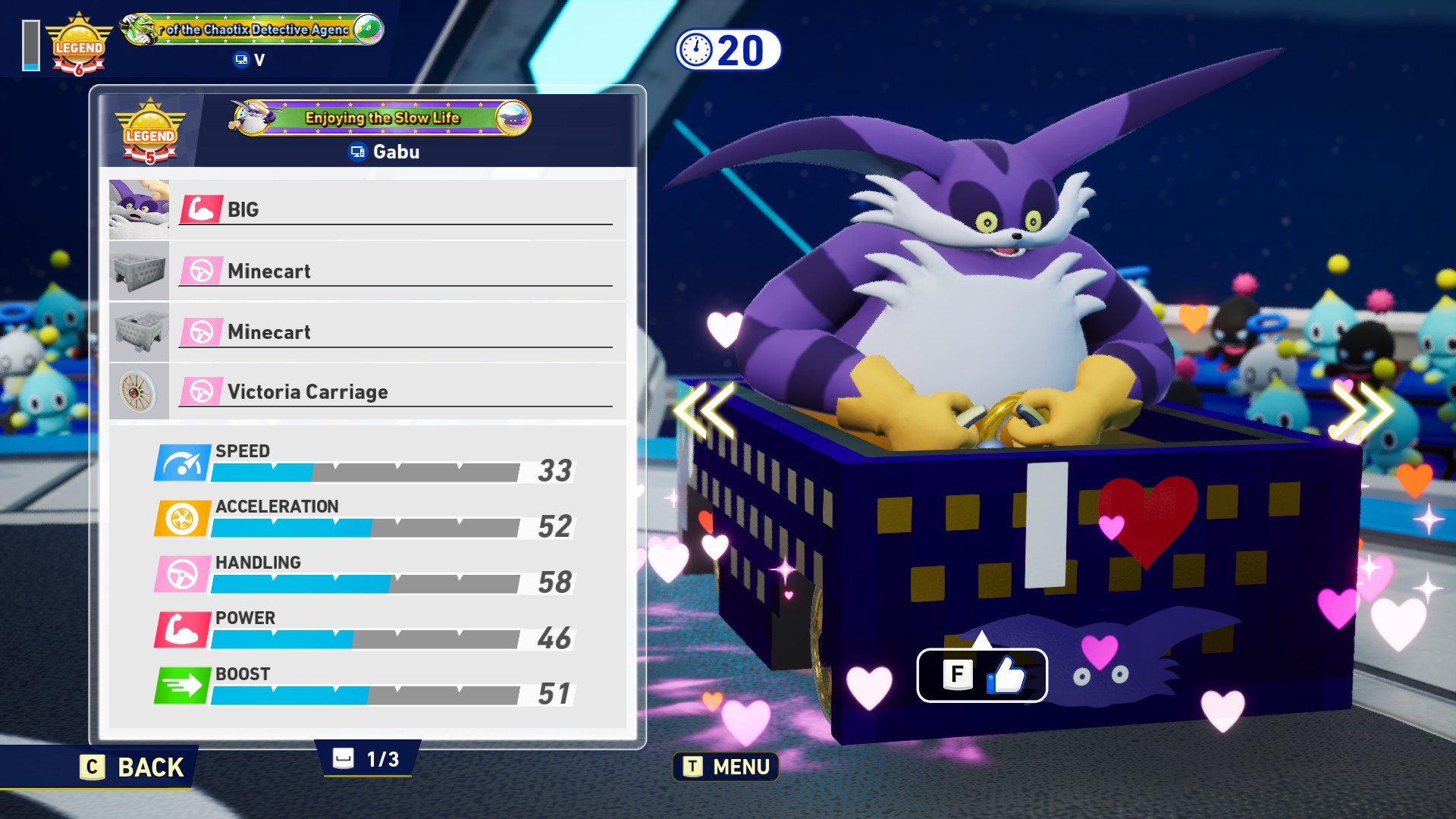
Task: Switch the stats page at 1/3 indicator
Action: 368,758
